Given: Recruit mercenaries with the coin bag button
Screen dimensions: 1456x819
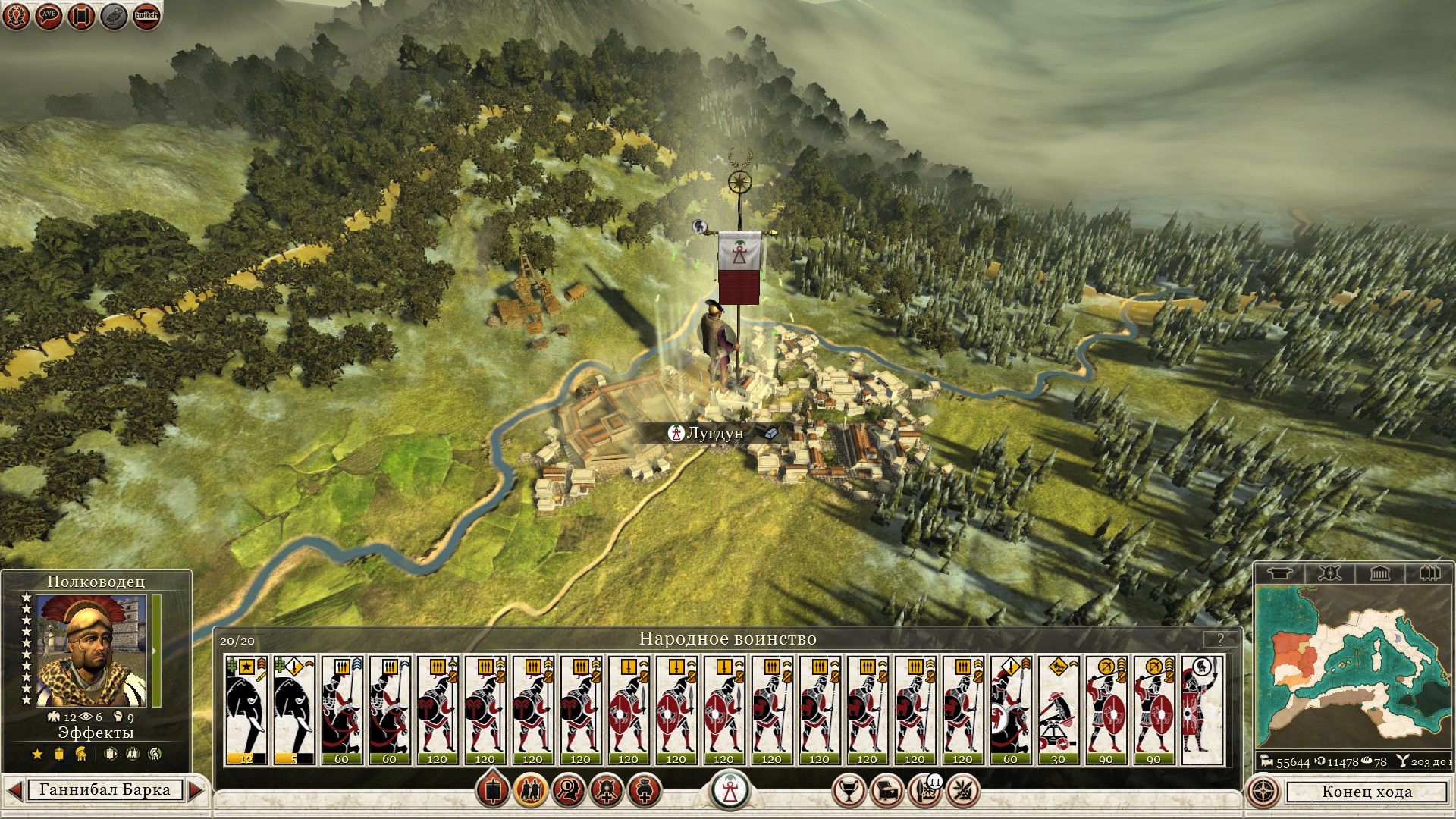Looking at the screenshot, I should click(645, 791).
